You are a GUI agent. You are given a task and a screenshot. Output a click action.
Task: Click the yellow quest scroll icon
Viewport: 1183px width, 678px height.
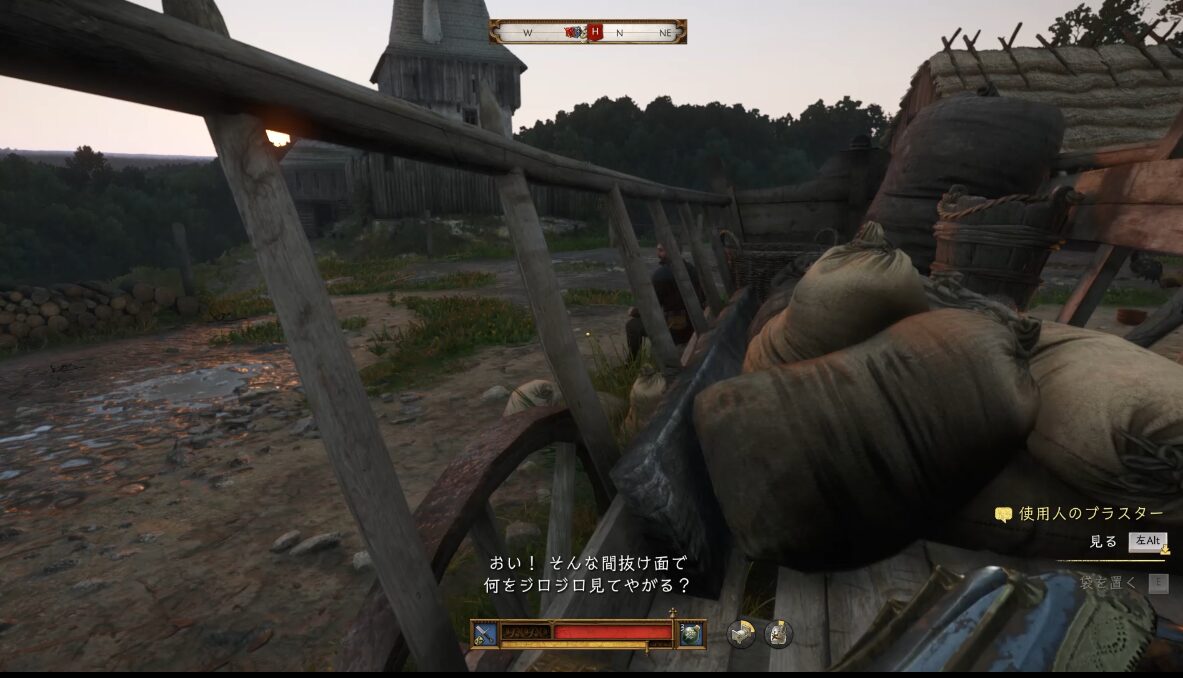[1003, 515]
